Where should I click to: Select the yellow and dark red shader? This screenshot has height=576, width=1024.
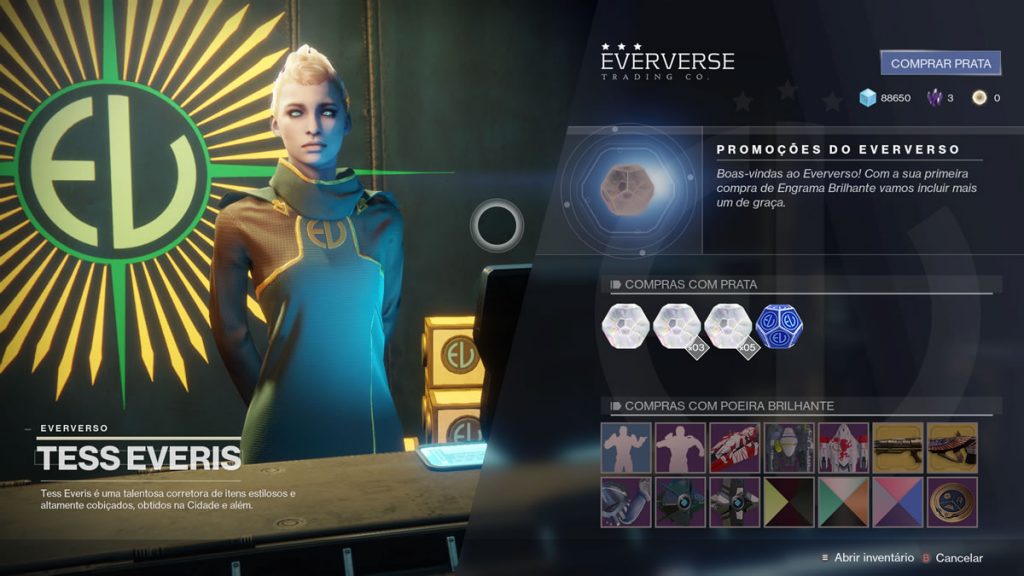[x=789, y=501]
